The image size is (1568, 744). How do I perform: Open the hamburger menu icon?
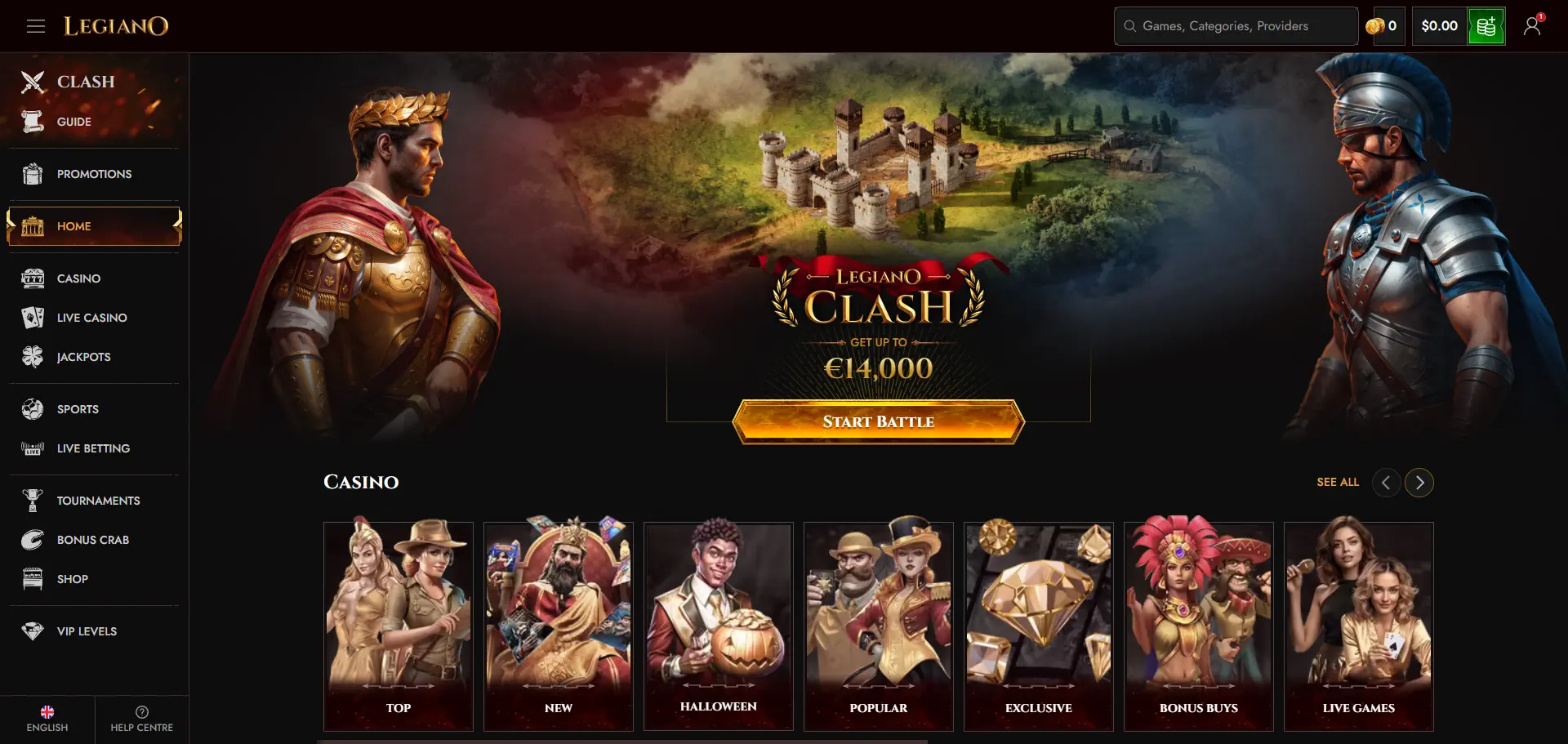[36, 26]
